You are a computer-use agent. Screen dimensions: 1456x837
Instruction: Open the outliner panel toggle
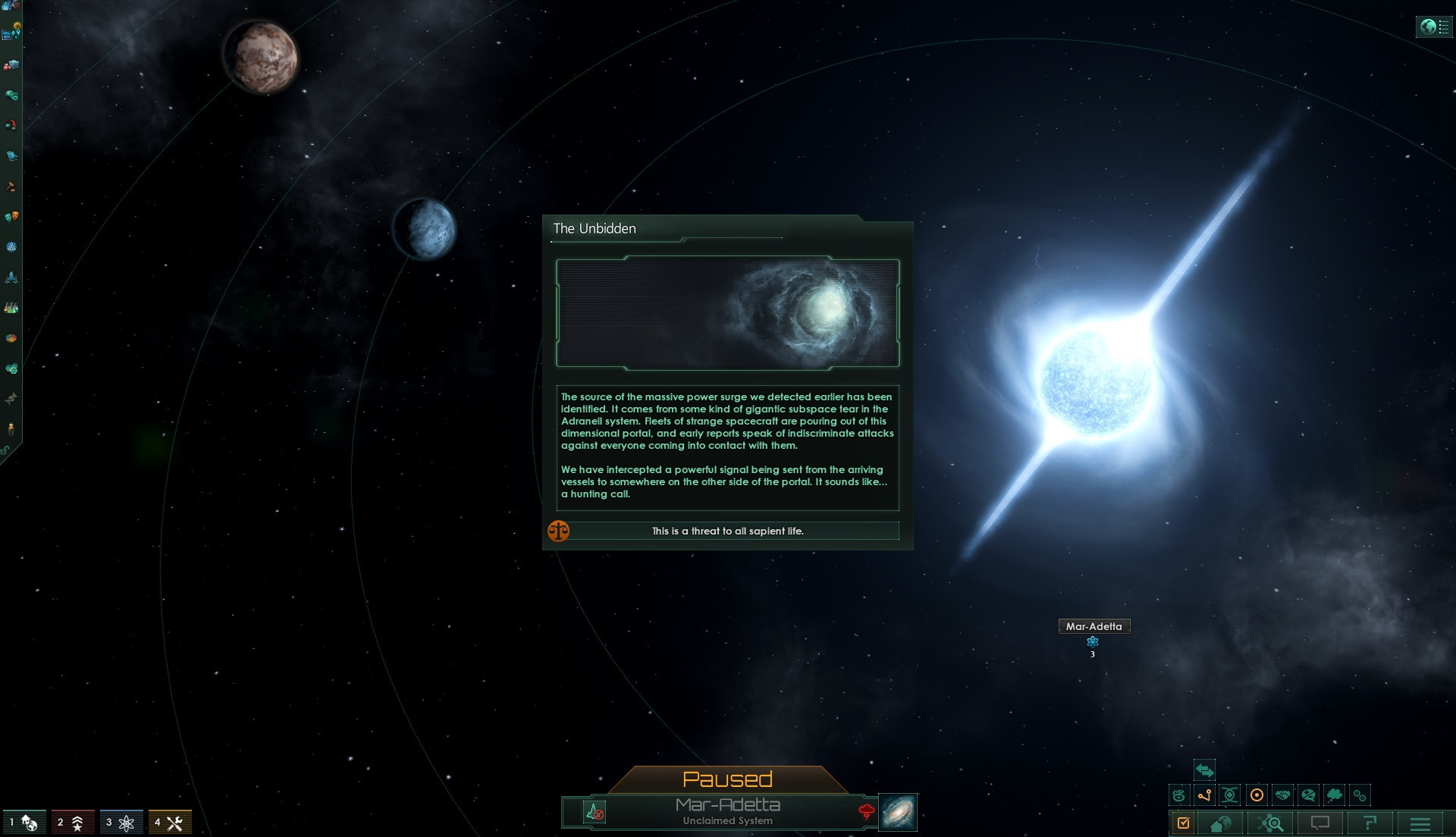(1433, 27)
